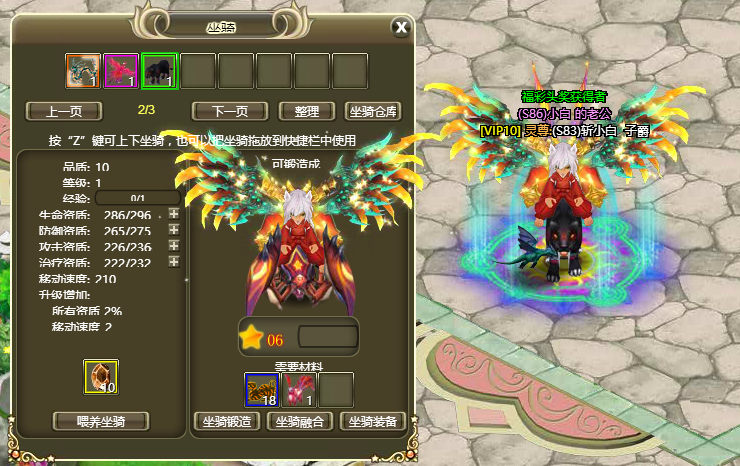Image resolution: width=740 pixels, height=466 pixels.
Task: Open the mount warehouse (坐骑仓库)
Action: click(372, 111)
